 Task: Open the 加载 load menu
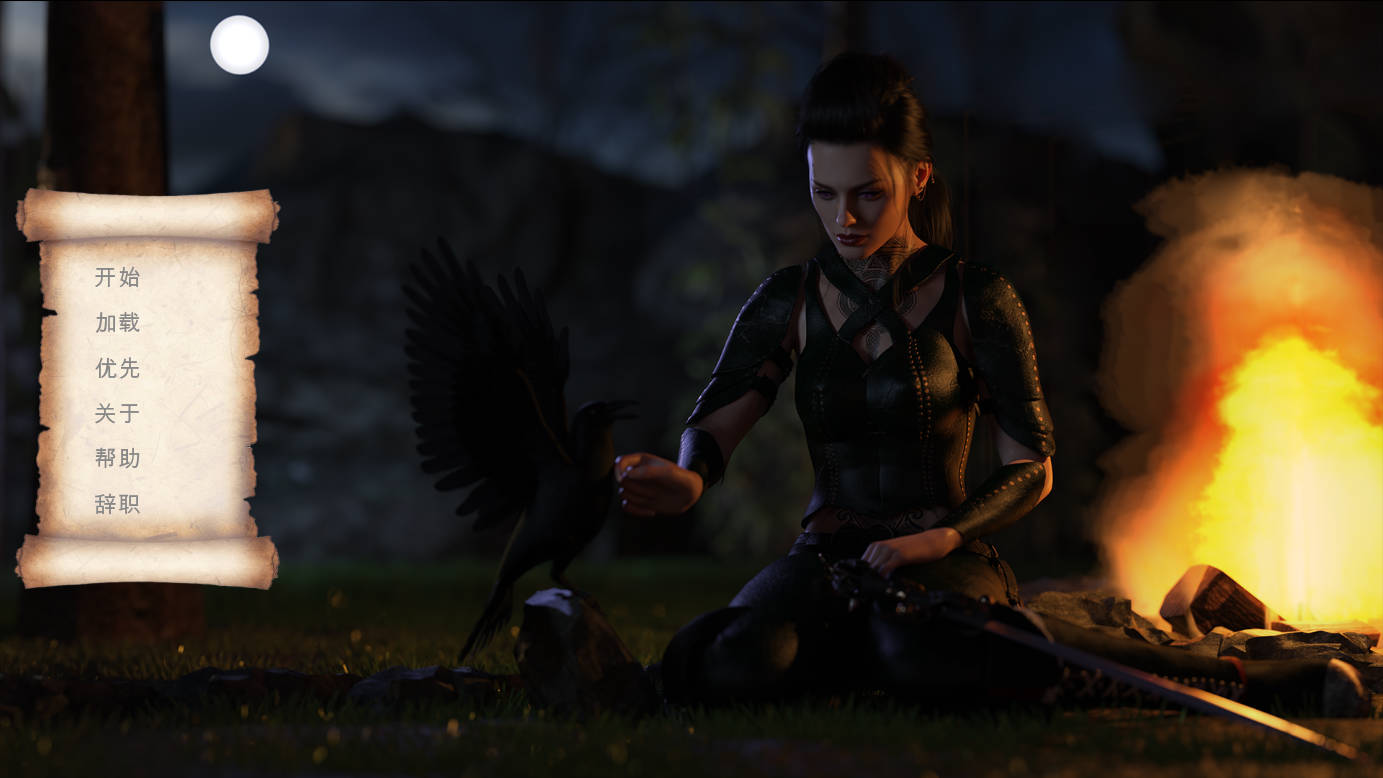pos(117,322)
